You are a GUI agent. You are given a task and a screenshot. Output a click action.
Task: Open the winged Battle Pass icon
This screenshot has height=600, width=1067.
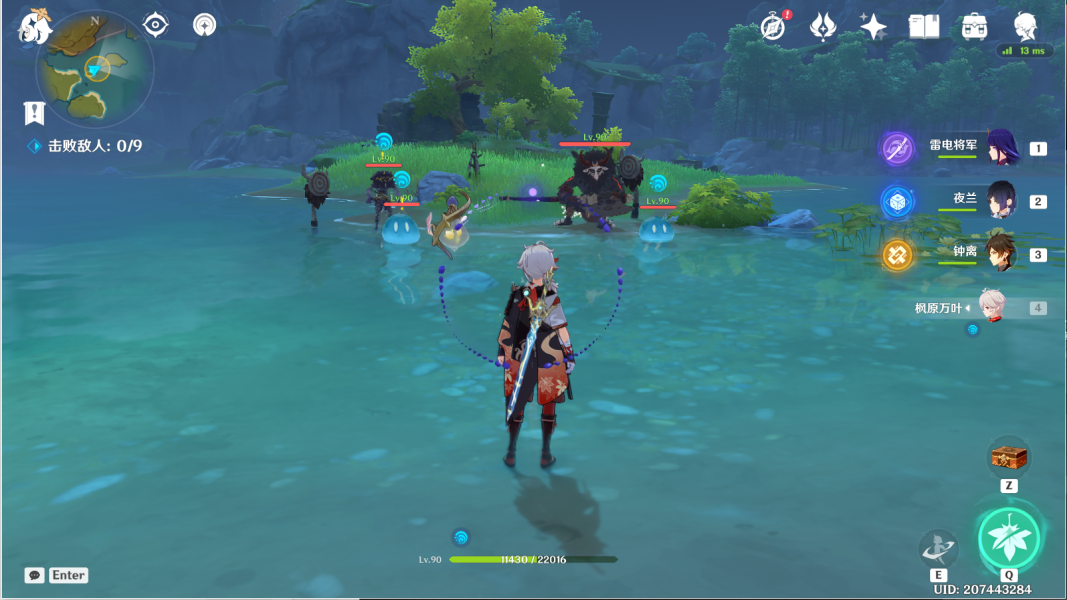click(x=823, y=27)
